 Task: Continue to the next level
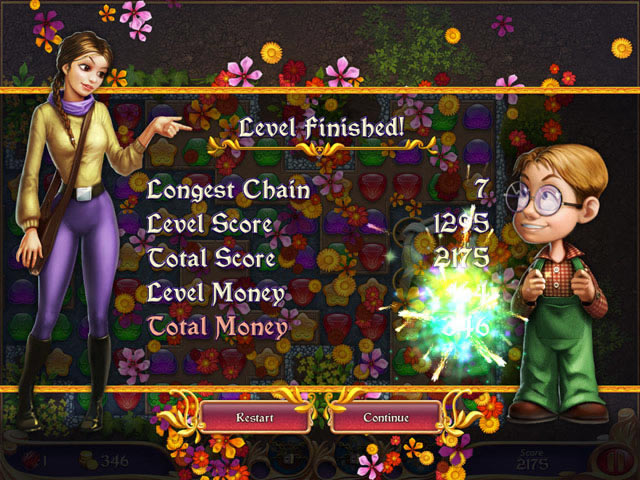click(x=386, y=416)
